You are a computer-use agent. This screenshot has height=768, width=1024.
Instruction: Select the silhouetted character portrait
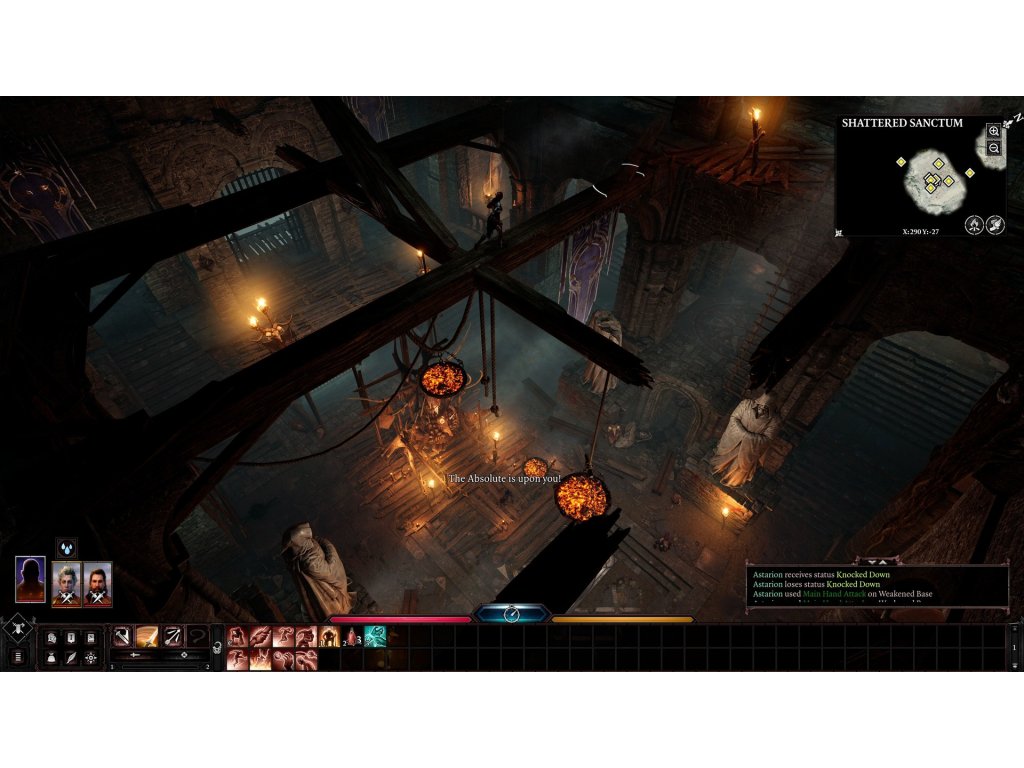(31, 581)
